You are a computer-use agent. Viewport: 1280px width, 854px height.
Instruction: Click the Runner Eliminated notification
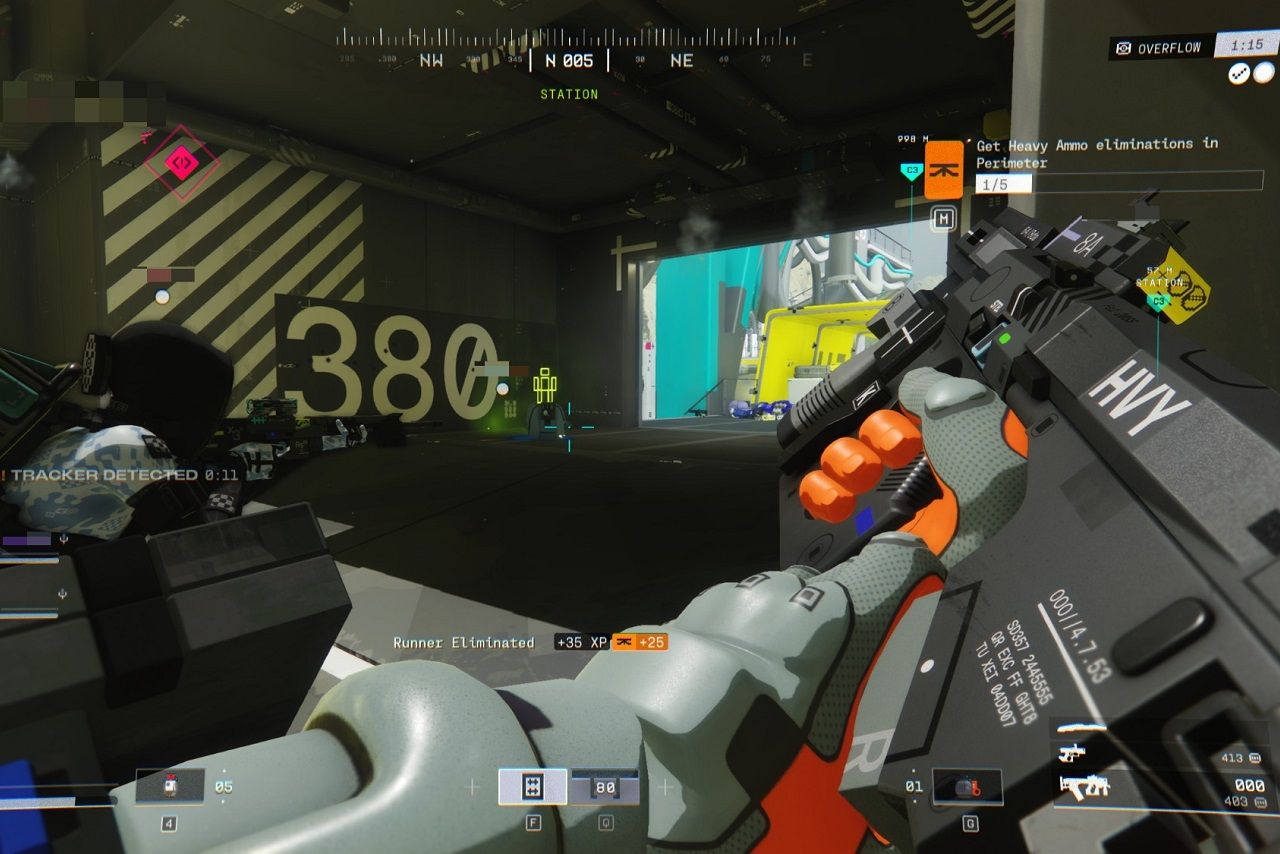(x=462, y=643)
